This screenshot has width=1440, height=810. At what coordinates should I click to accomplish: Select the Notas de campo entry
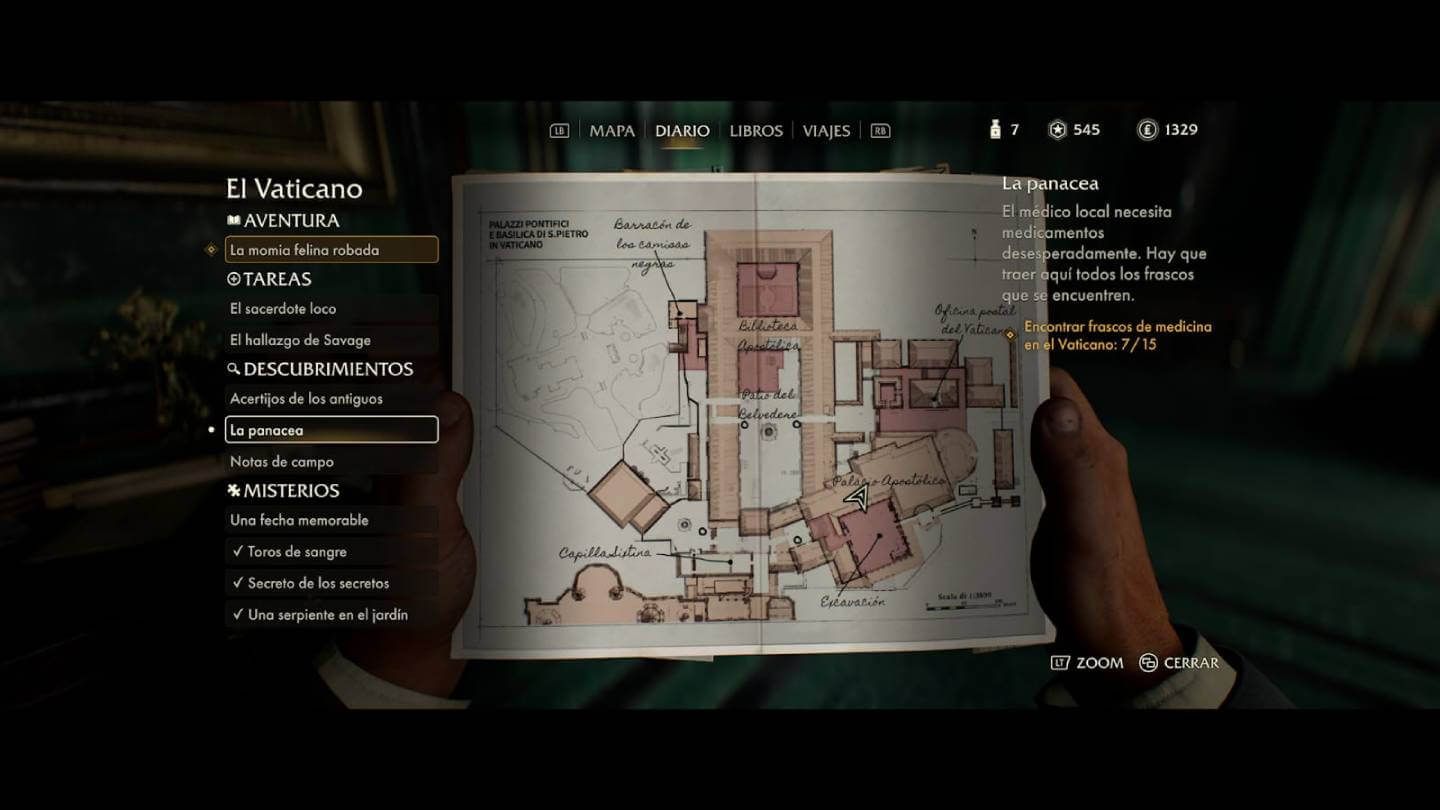[284, 461]
